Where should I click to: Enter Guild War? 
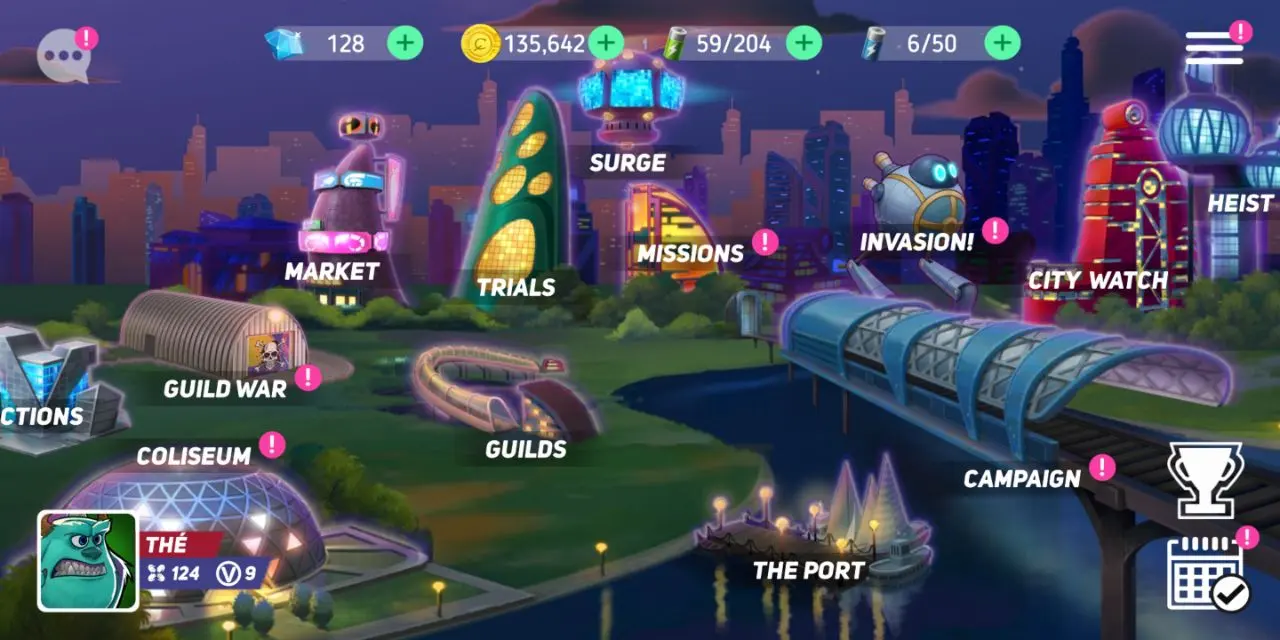click(x=215, y=340)
